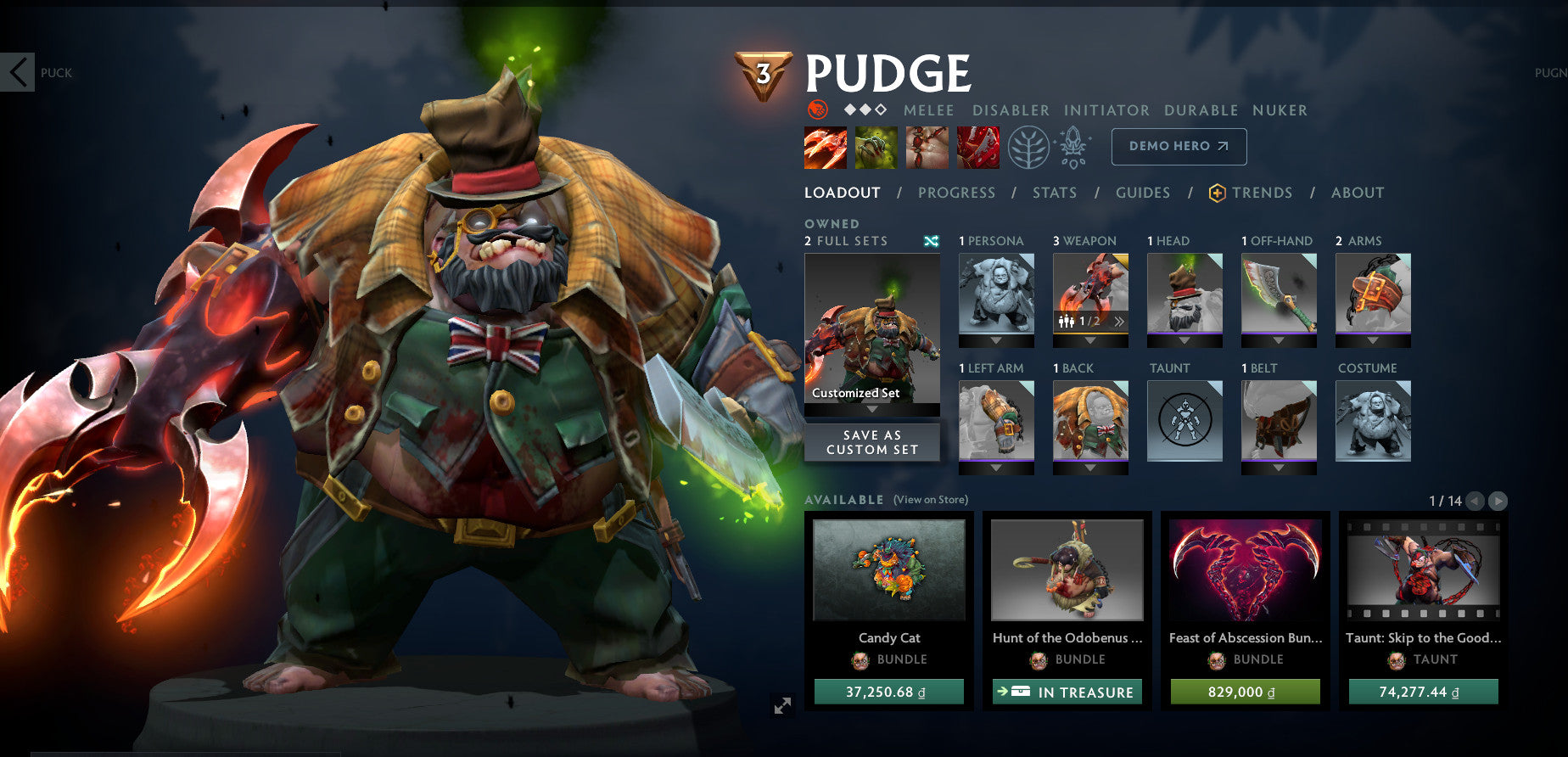Viewport: 1568px width, 757px height.
Task: Go back using the left arrow near PUCK
Action: pos(16,73)
